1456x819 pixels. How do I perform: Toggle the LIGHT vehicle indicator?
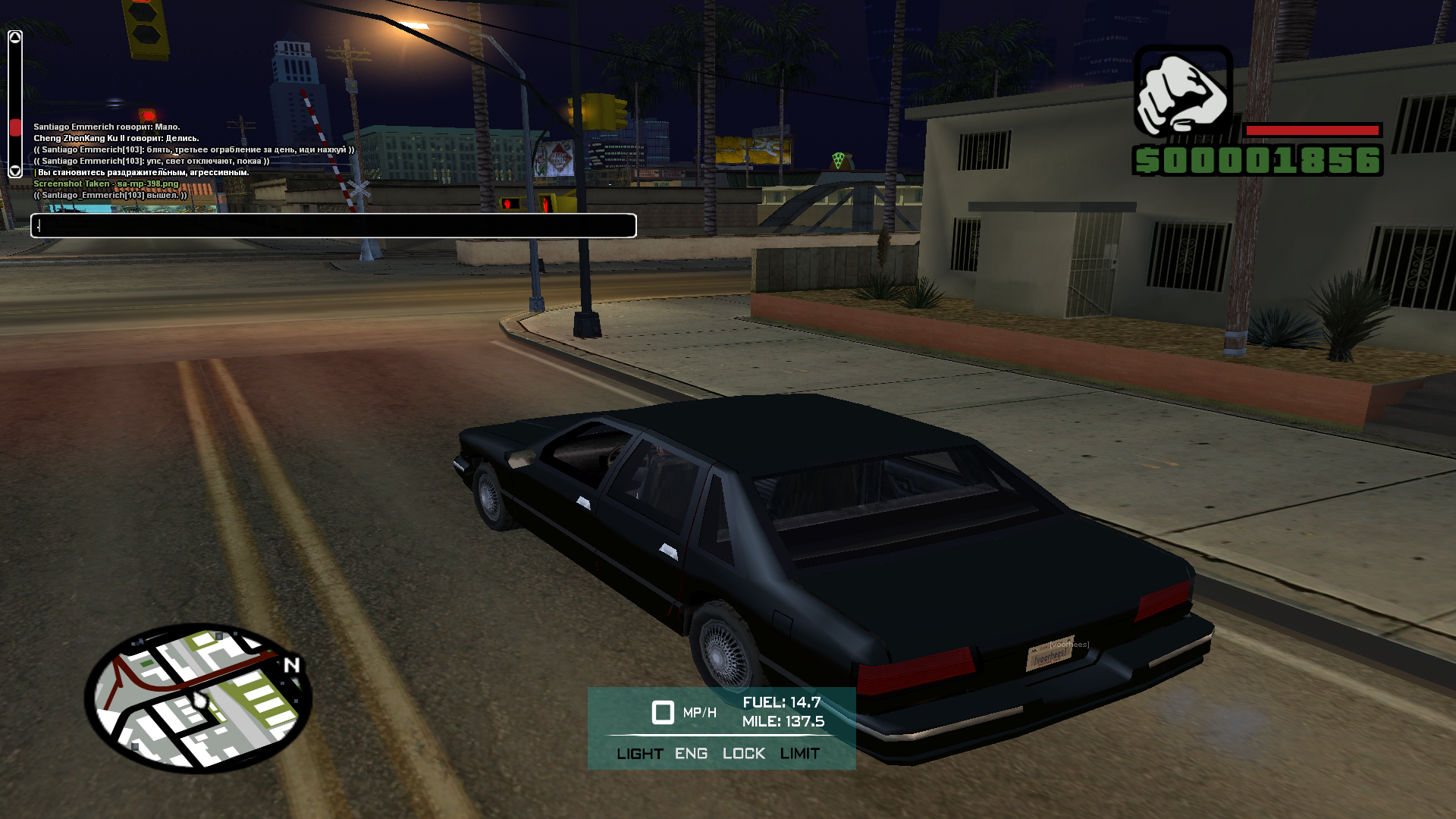(639, 754)
